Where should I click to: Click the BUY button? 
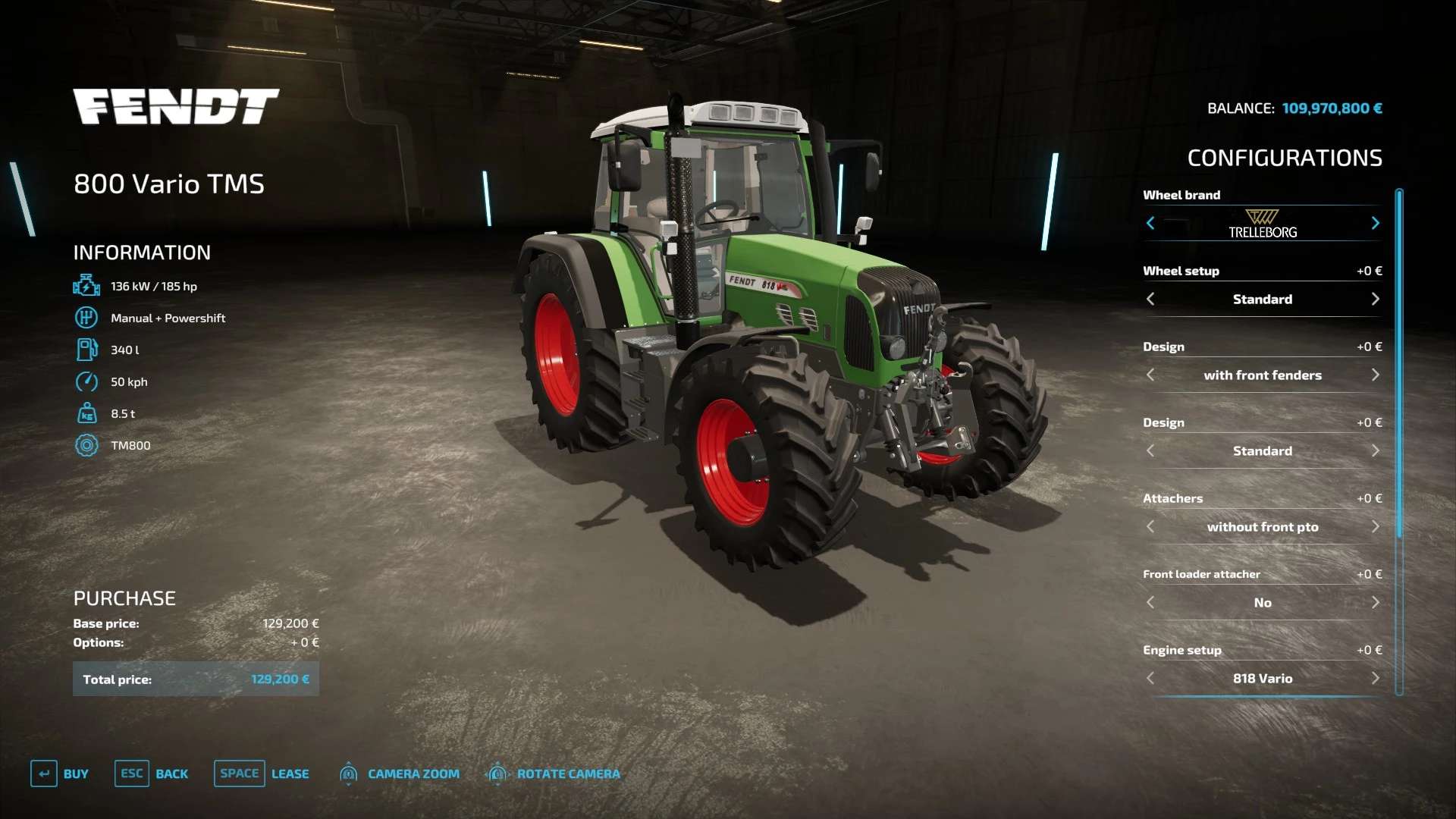(76, 773)
